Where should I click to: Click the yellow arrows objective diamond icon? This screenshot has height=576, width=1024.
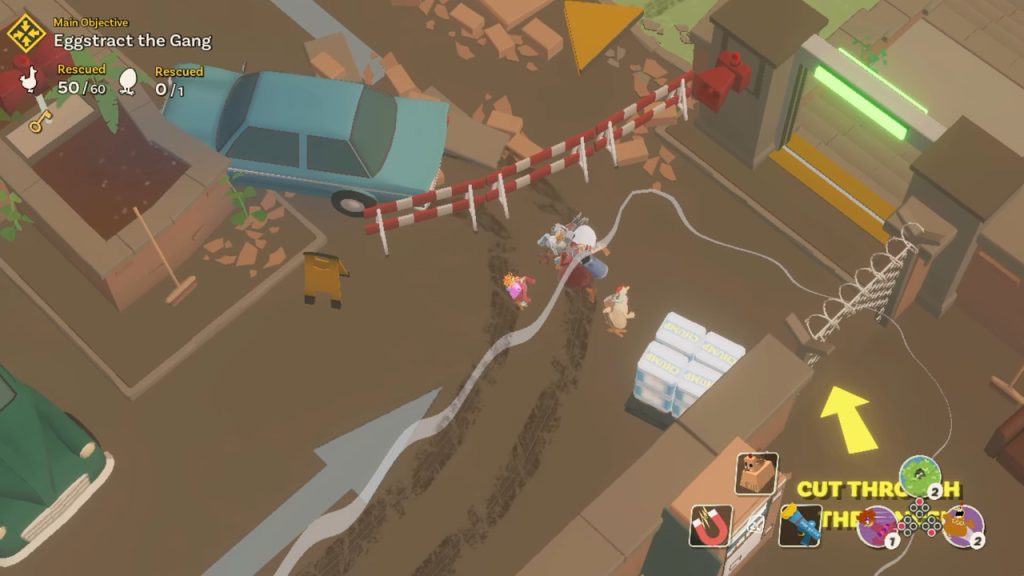[27, 34]
